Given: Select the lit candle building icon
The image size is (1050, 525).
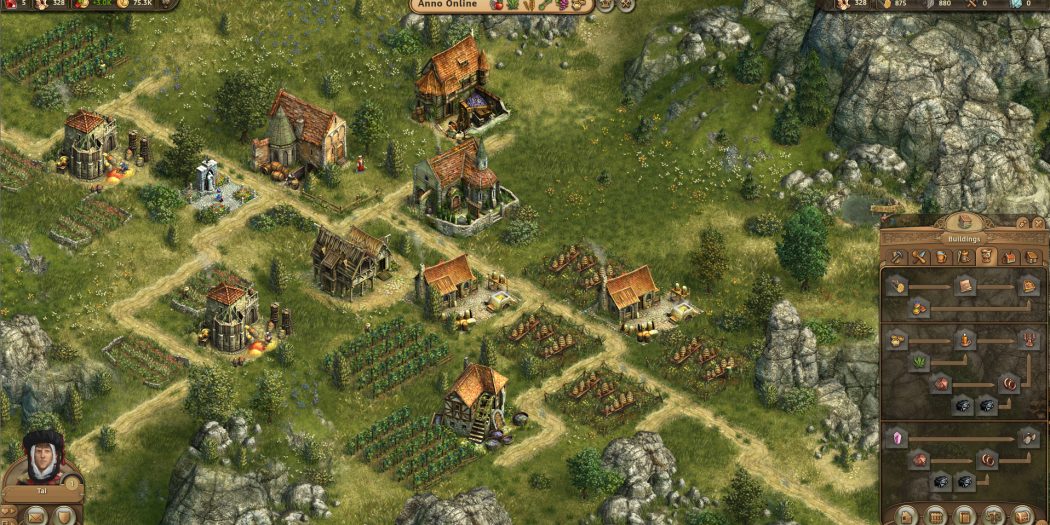Looking at the screenshot, I should 964,340.
